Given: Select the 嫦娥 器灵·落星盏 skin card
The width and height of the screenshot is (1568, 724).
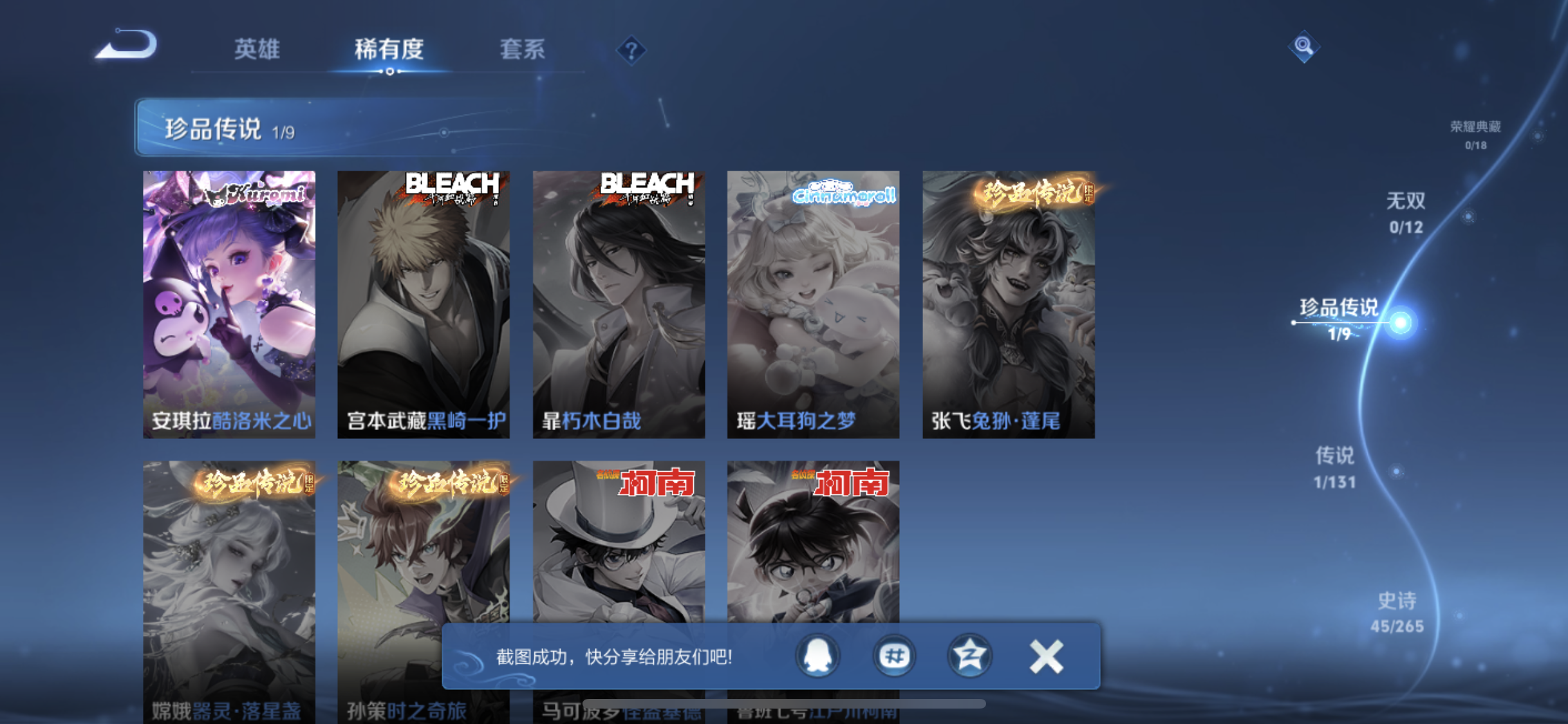Looking at the screenshot, I should tap(229, 566).
